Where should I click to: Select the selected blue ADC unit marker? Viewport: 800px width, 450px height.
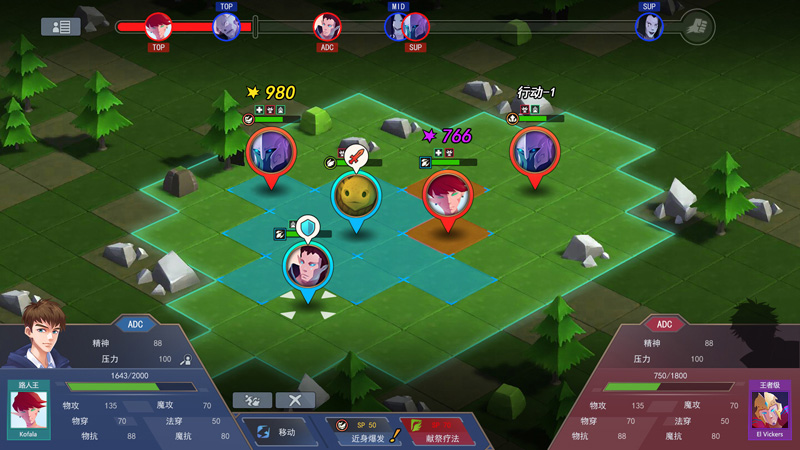pyautogui.click(x=307, y=265)
